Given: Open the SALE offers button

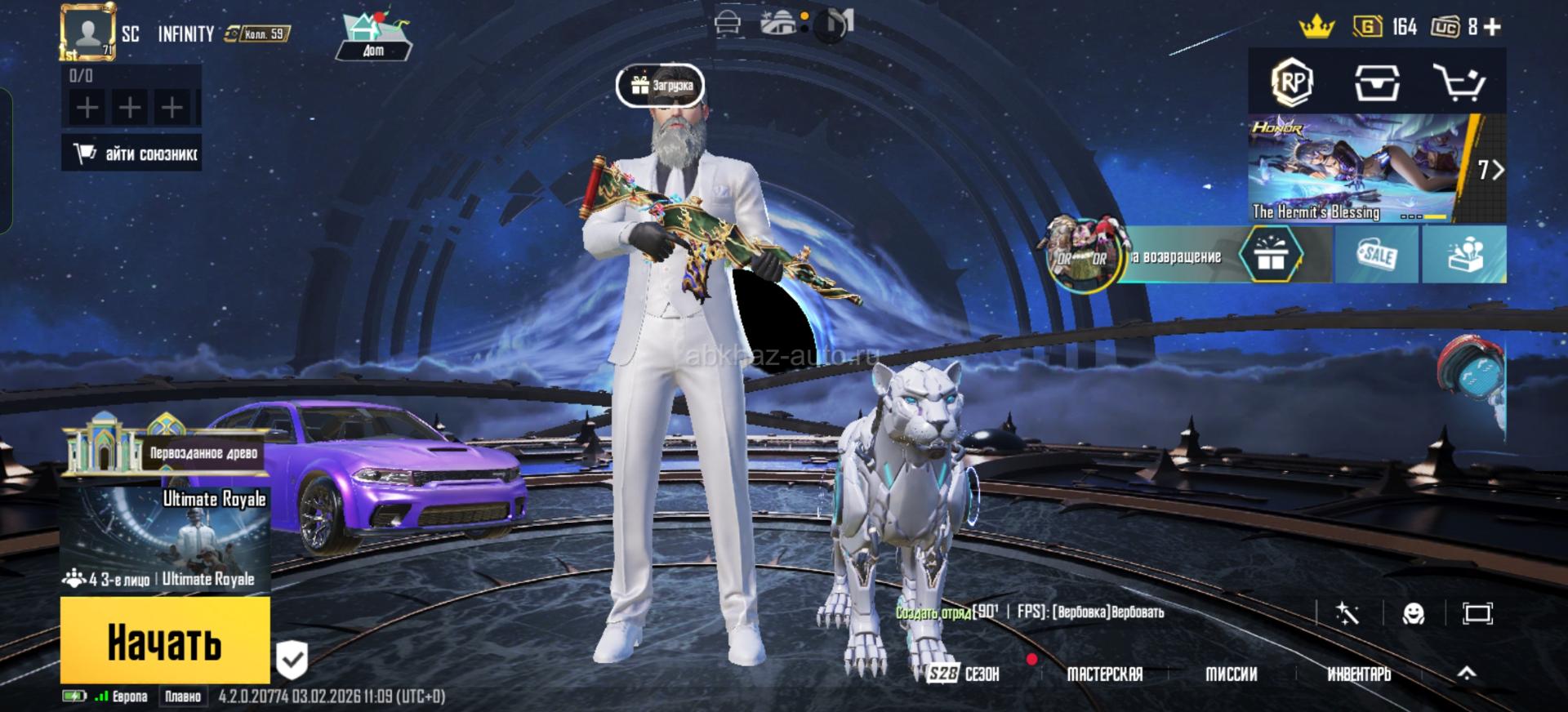Looking at the screenshot, I should pyautogui.click(x=1377, y=256).
